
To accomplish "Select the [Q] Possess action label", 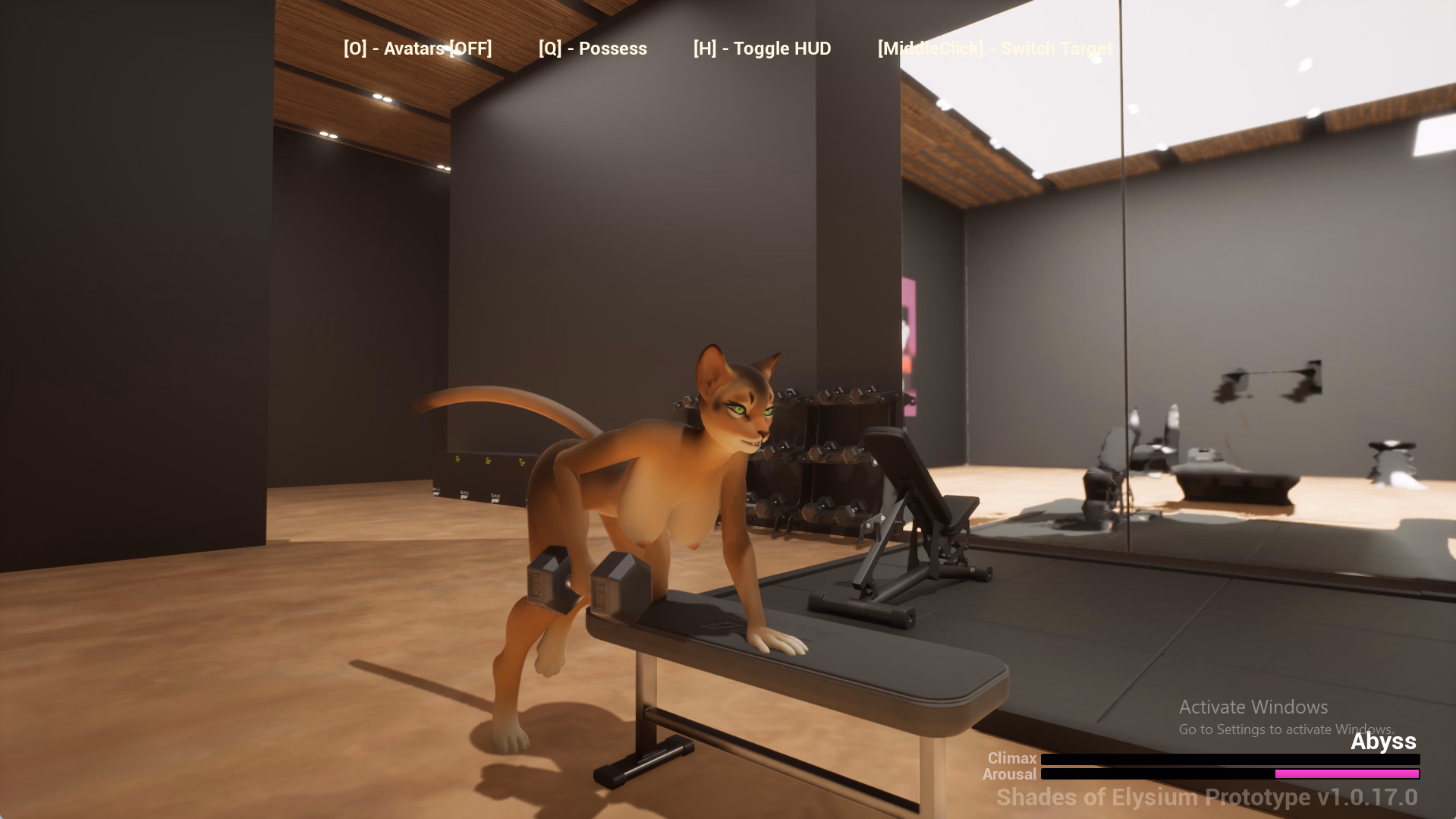I will tap(593, 48).
